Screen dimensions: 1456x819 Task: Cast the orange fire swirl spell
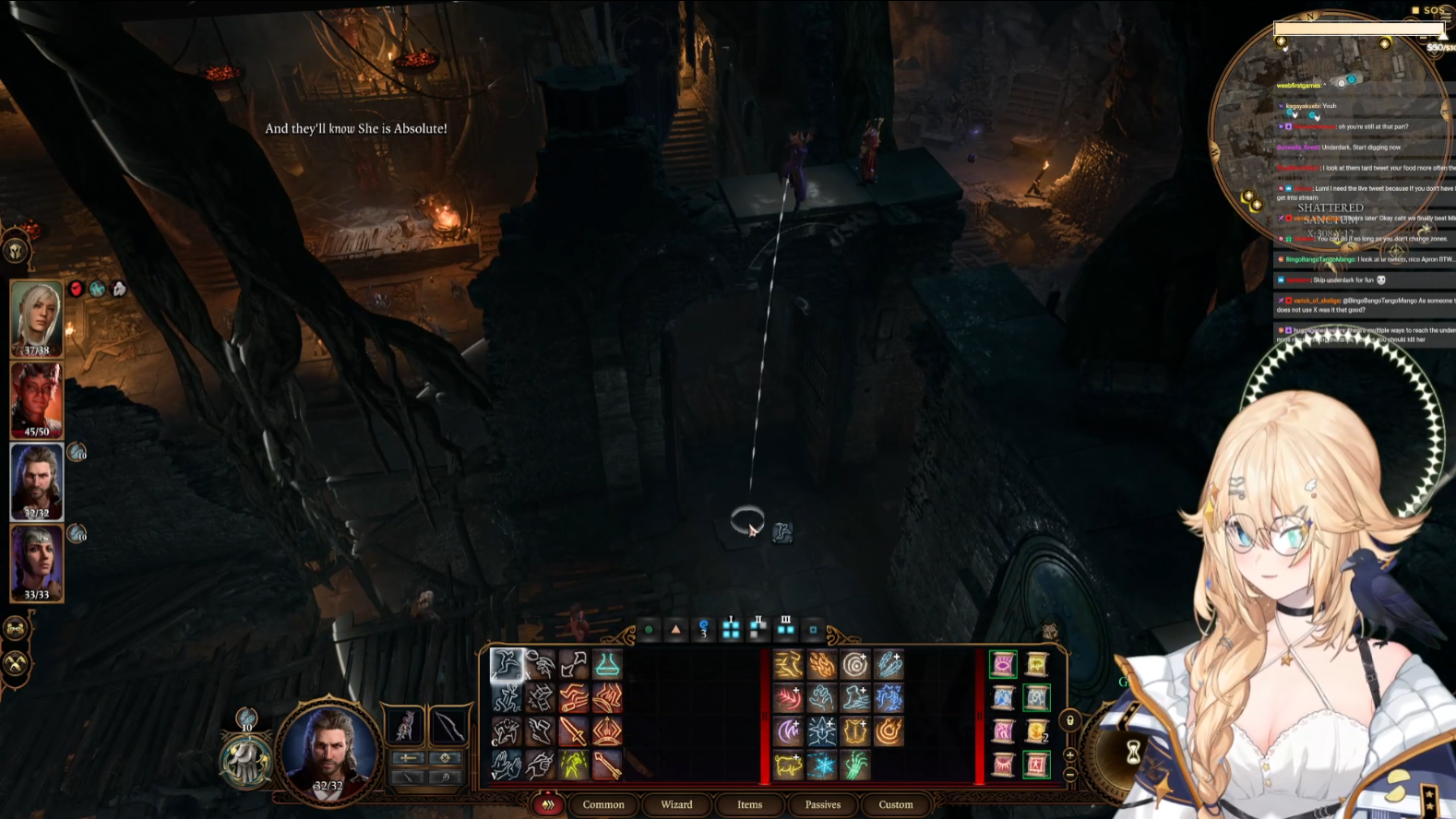889,731
